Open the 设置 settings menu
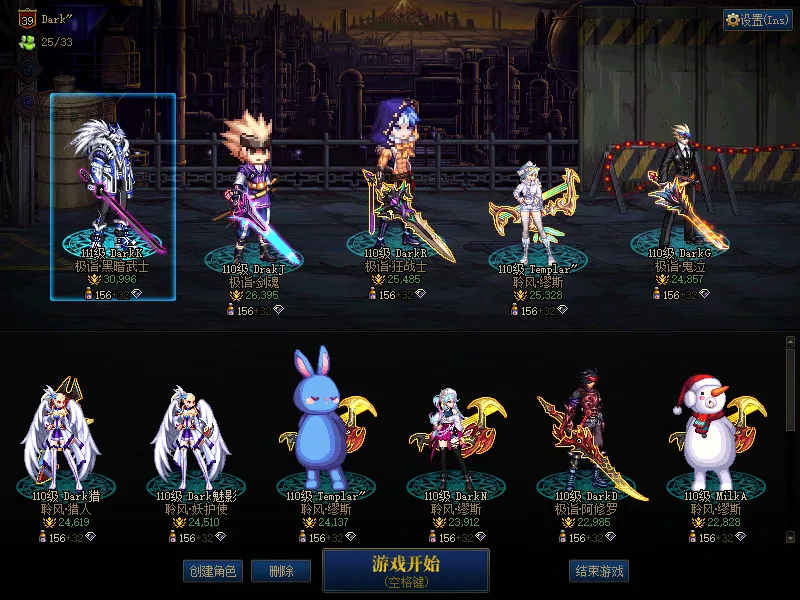 [757, 20]
